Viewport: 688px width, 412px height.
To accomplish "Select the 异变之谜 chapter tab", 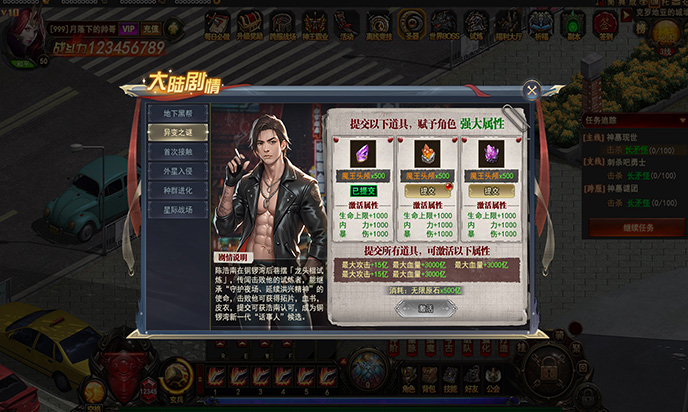I will click(178, 133).
